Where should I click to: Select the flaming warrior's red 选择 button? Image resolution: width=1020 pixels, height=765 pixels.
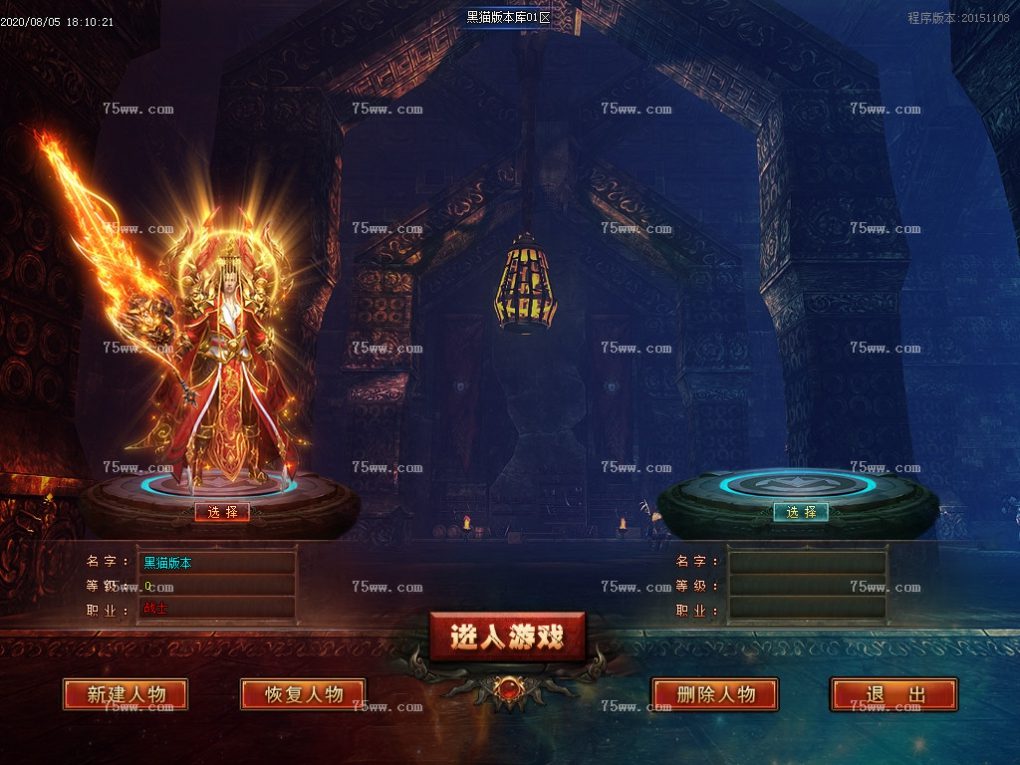[222, 512]
